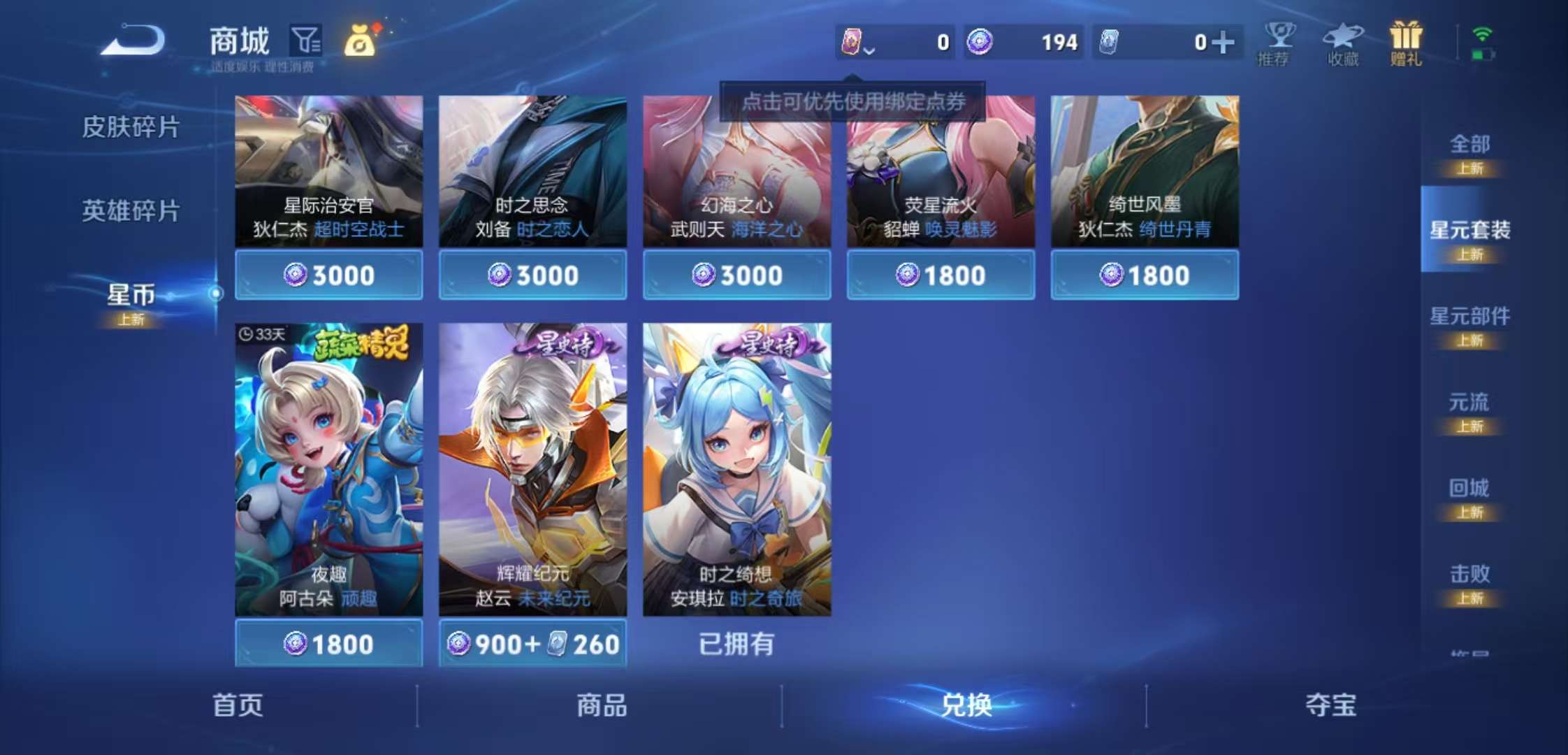Expand the bound coupon dropdown chevron
The height and width of the screenshot is (755, 1568).
tap(871, 49)
